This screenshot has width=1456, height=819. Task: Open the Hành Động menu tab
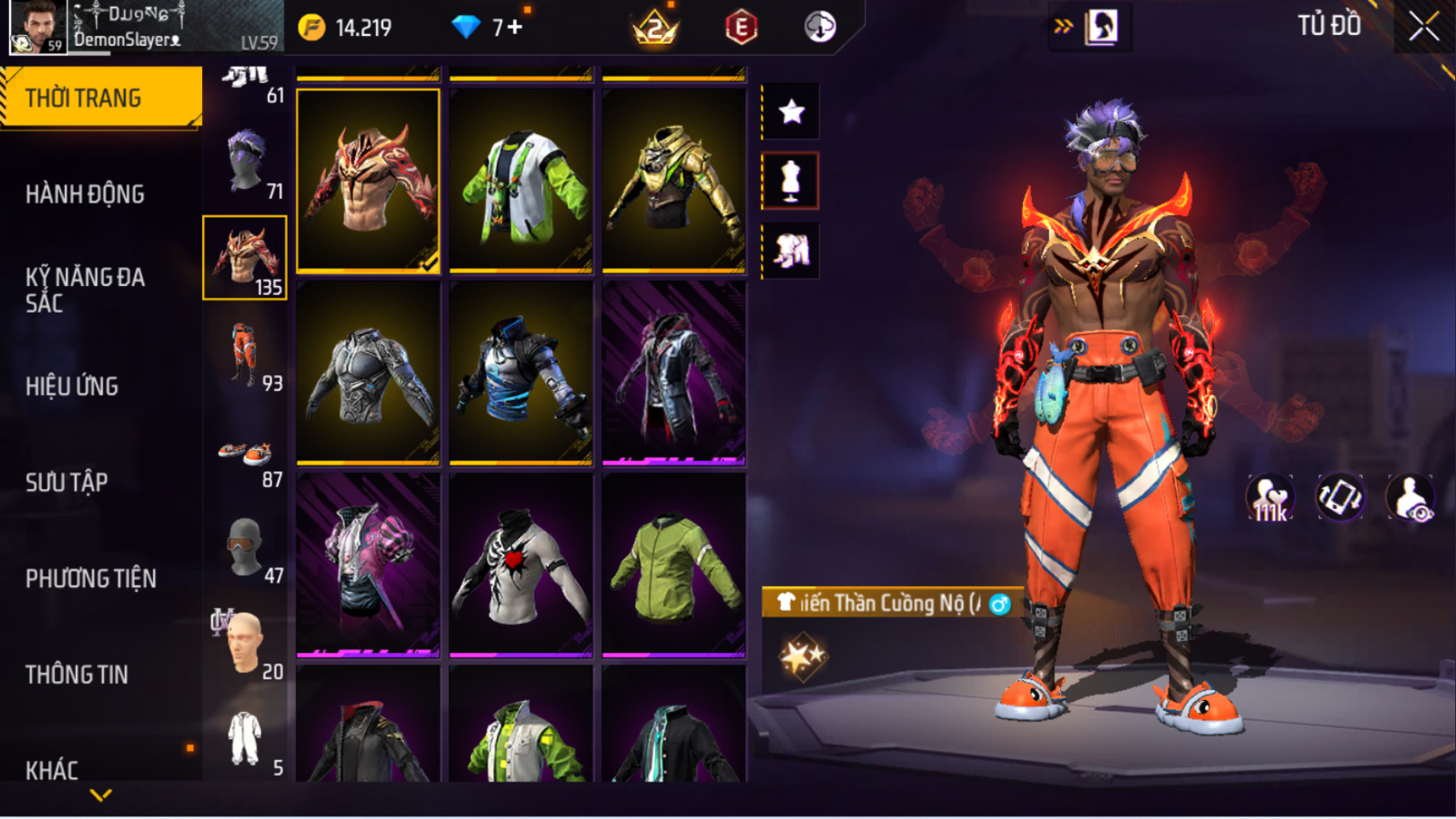pyautogui.click(x=85, y=195)
